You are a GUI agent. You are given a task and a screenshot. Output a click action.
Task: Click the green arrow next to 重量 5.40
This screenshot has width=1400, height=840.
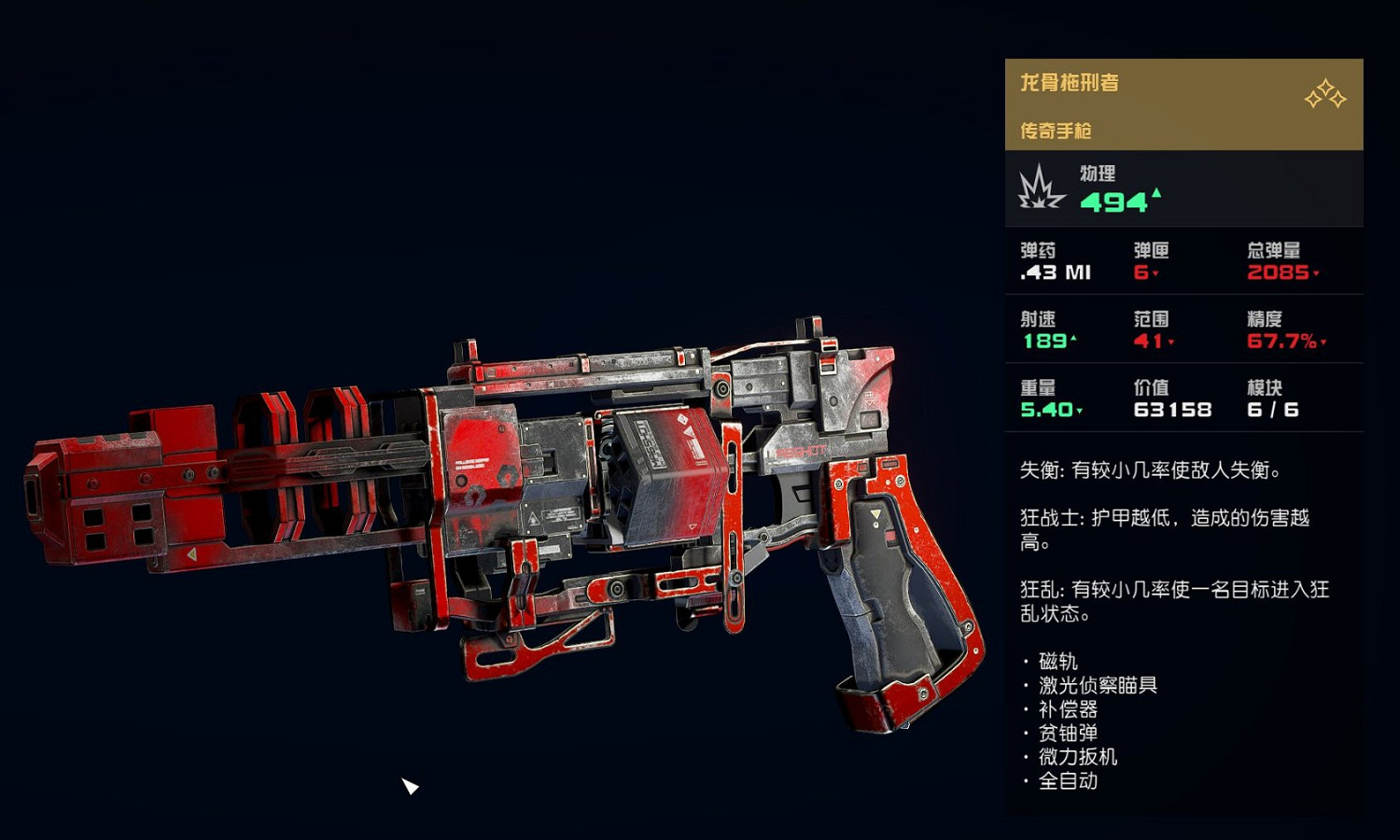point(1078,411)
